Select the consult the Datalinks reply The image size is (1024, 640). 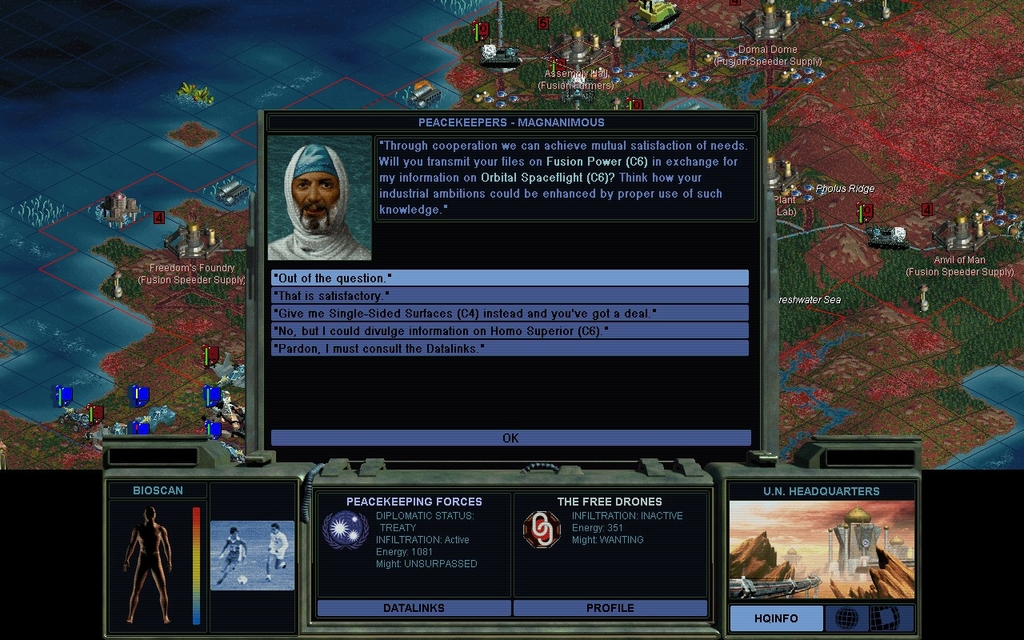510,348
